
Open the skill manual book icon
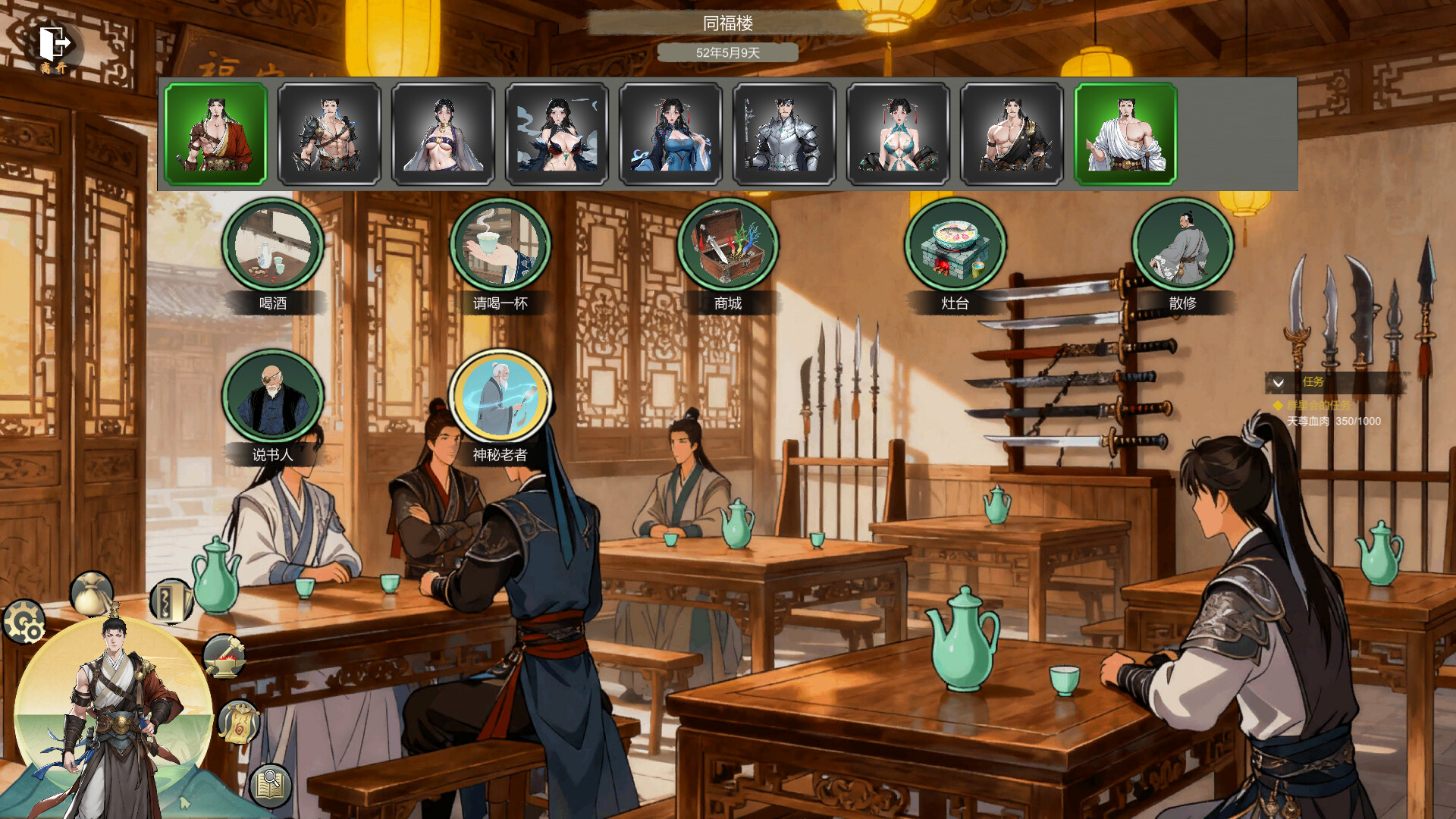[170, 601]
